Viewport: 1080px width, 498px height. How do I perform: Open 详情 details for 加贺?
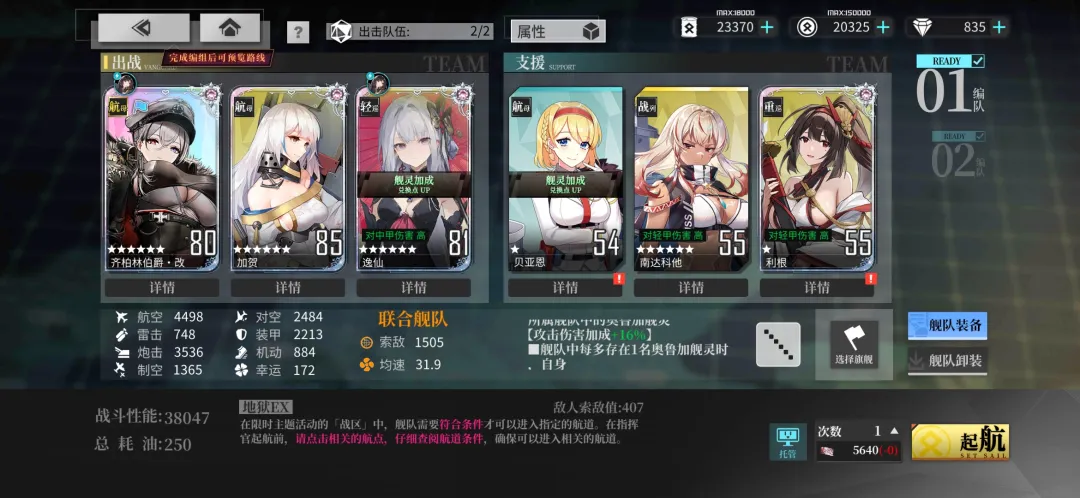coord(288,288)
